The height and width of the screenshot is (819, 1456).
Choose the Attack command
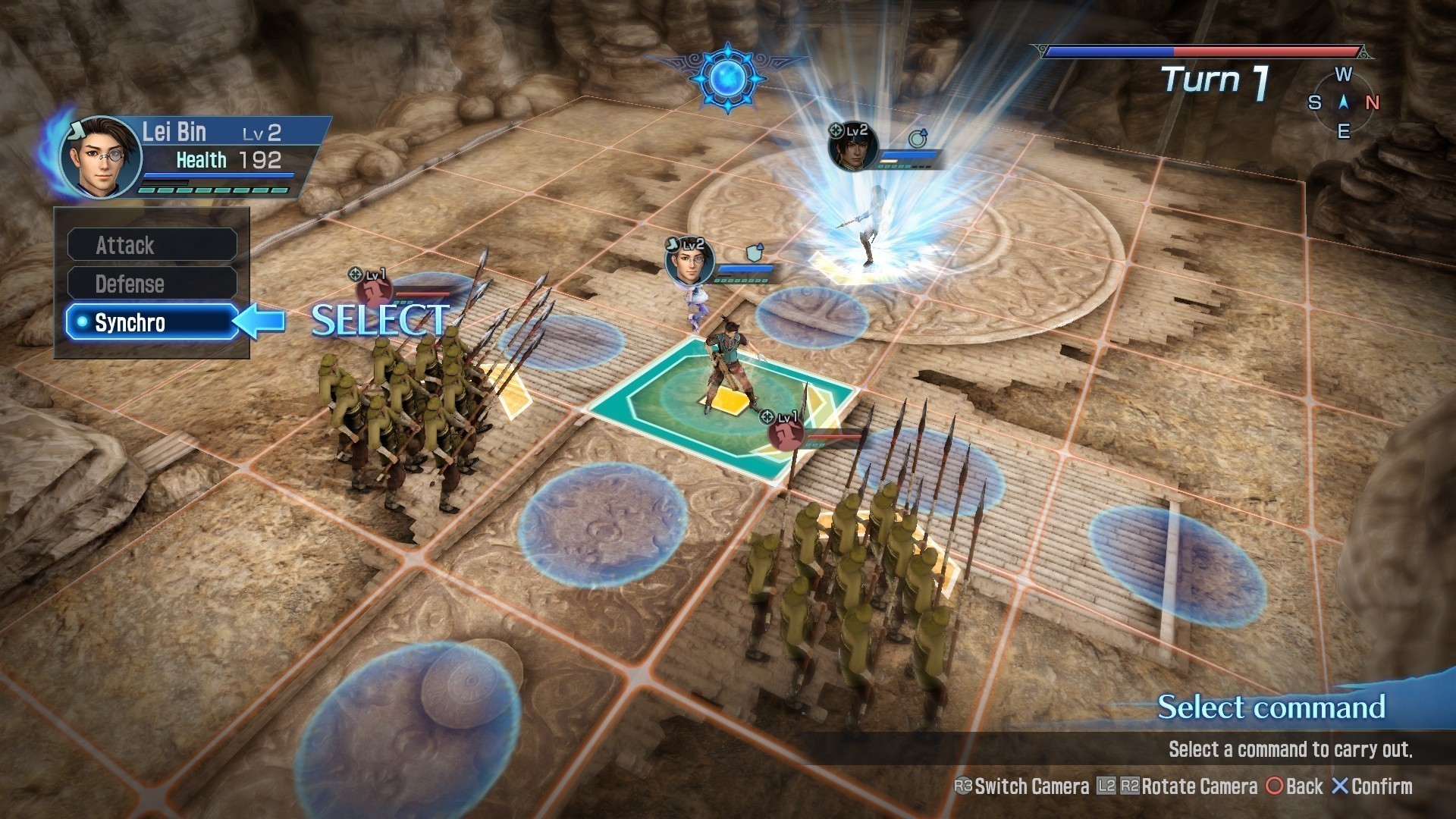[152, 245]
